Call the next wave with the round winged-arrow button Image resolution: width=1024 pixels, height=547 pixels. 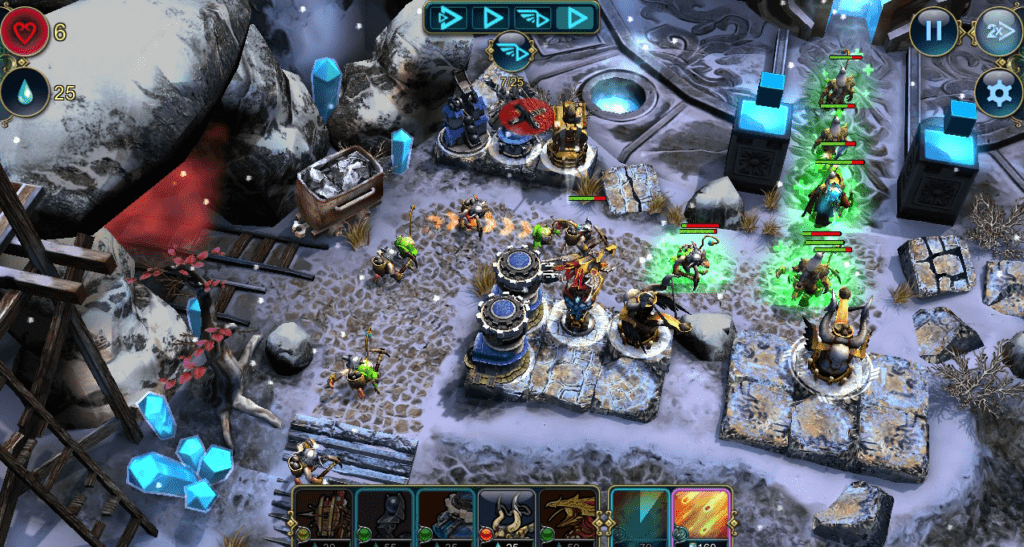click(511, 53)
